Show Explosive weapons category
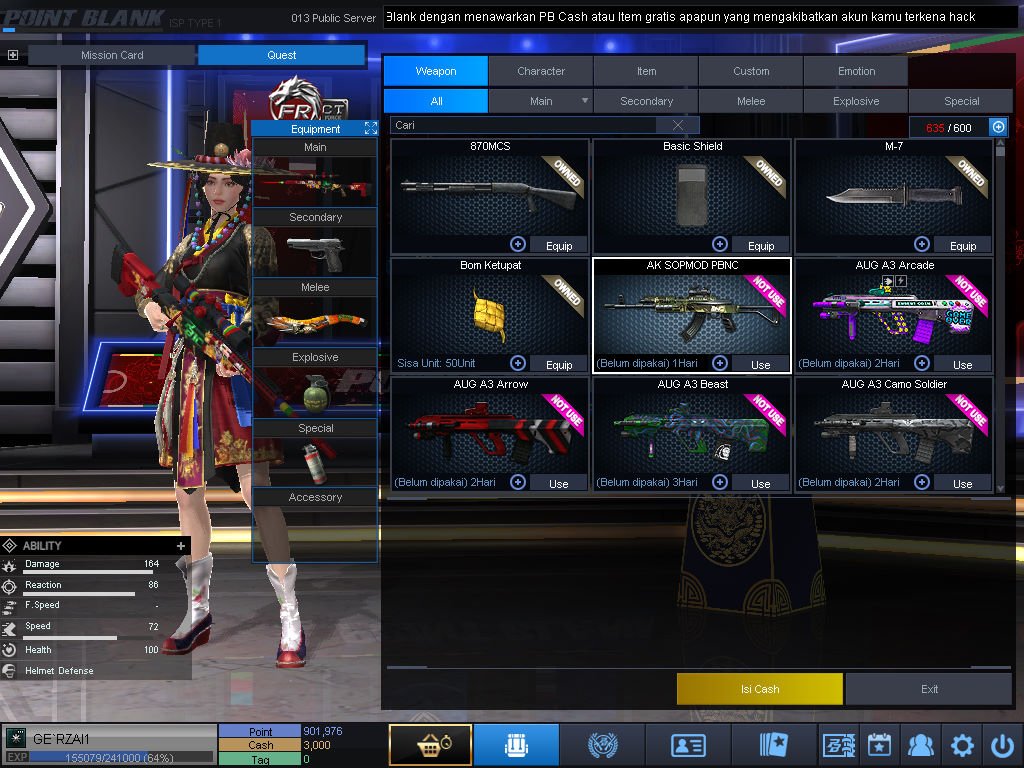Image resolution: width=1024 pixels, height=768 pixels. (856, 101)
